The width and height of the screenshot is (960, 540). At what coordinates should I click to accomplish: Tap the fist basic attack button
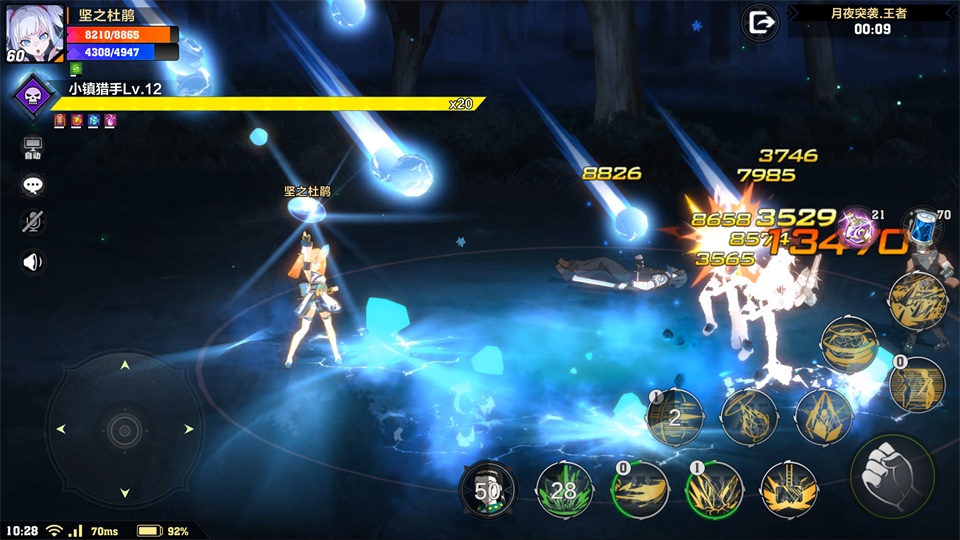[x=892, y=475]
